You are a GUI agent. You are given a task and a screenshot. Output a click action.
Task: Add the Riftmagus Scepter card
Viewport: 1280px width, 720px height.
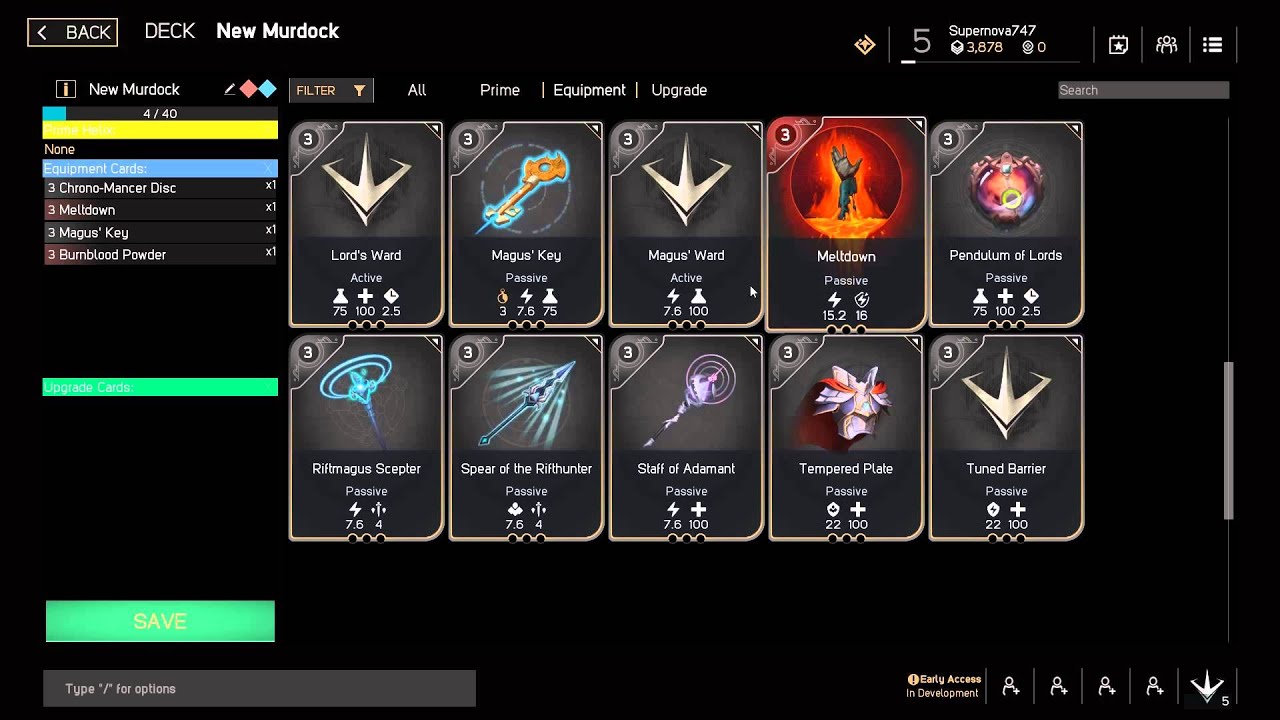[366, 438]
